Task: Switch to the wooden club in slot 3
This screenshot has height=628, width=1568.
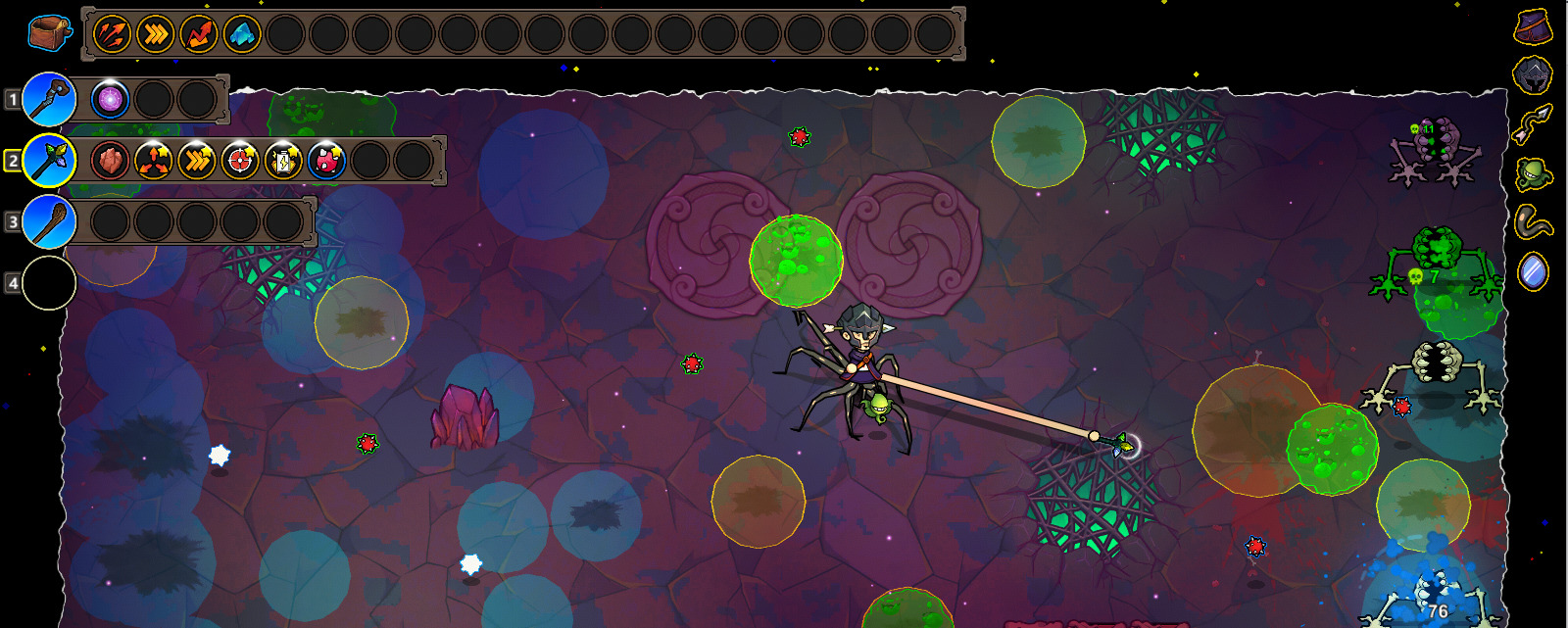Action: tap(49, 221)
